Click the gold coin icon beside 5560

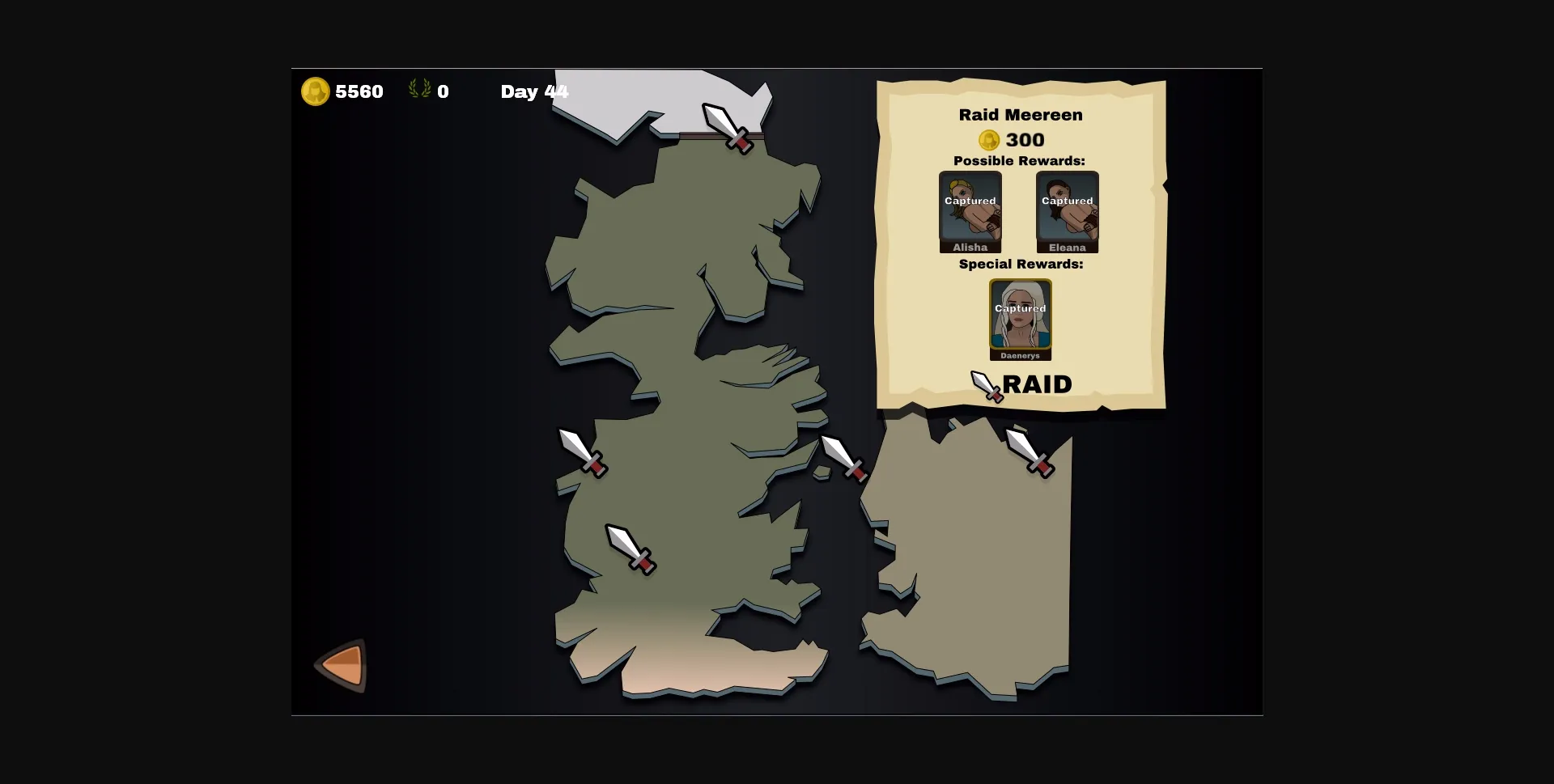click(x=316, y=91)
